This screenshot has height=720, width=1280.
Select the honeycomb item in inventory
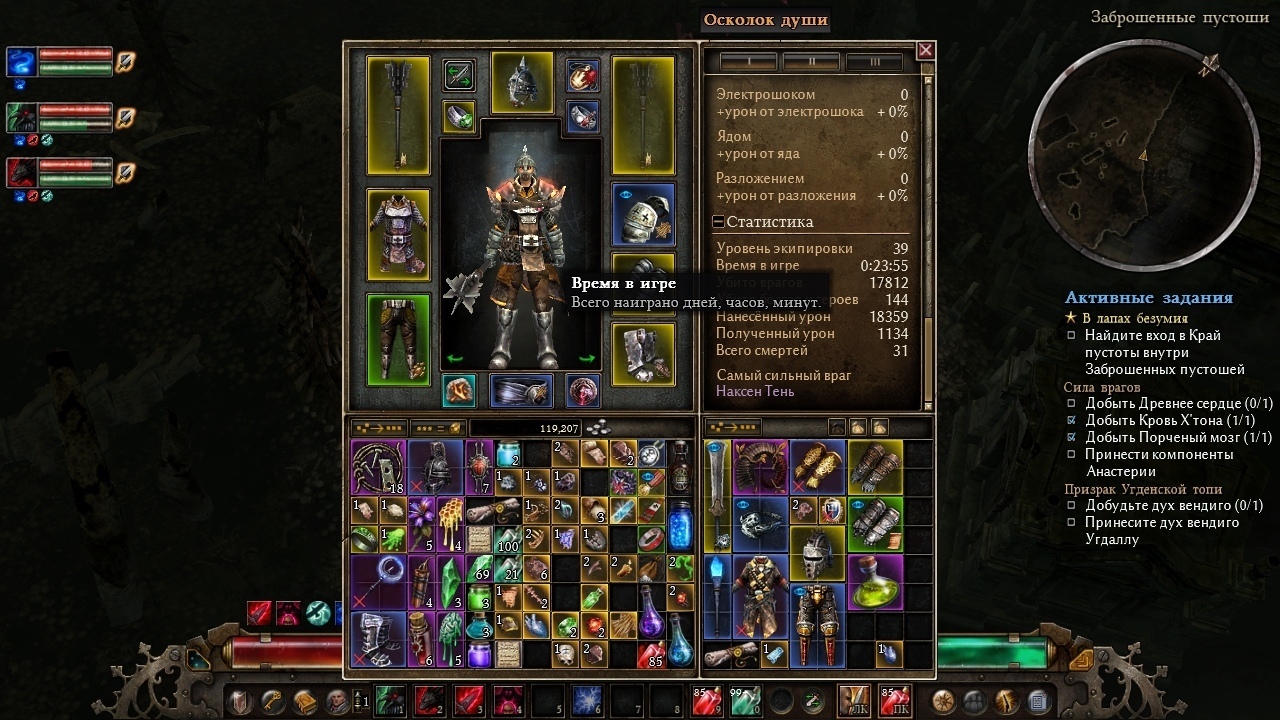pyautogui.click(x=451, y=524)
